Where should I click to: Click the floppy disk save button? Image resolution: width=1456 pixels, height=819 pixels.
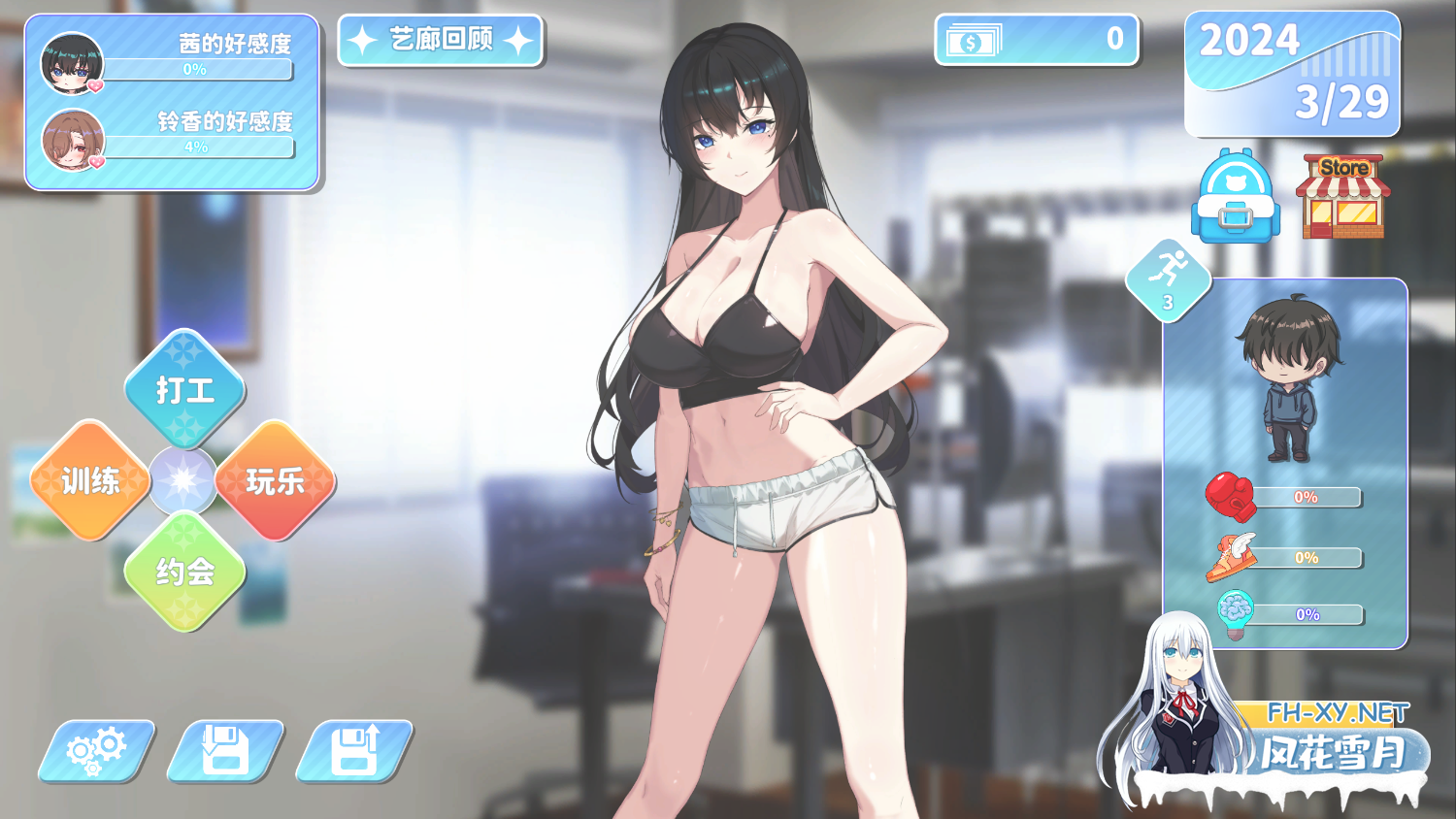(x=225, y=750)
